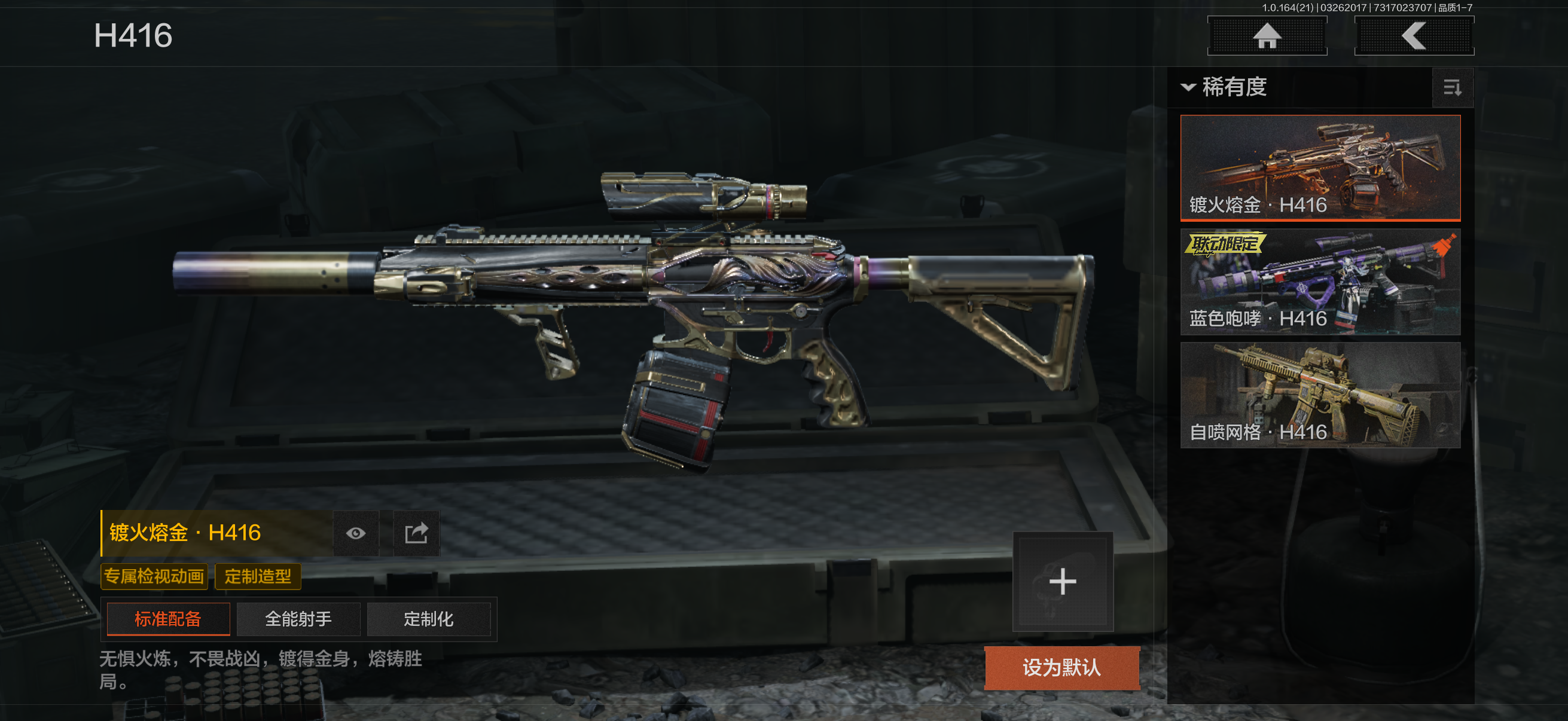Image resolution: width=1568 pixels, height=721 pixels.
Task: Open the 定制化 tab
Action: tap(429, 619)
